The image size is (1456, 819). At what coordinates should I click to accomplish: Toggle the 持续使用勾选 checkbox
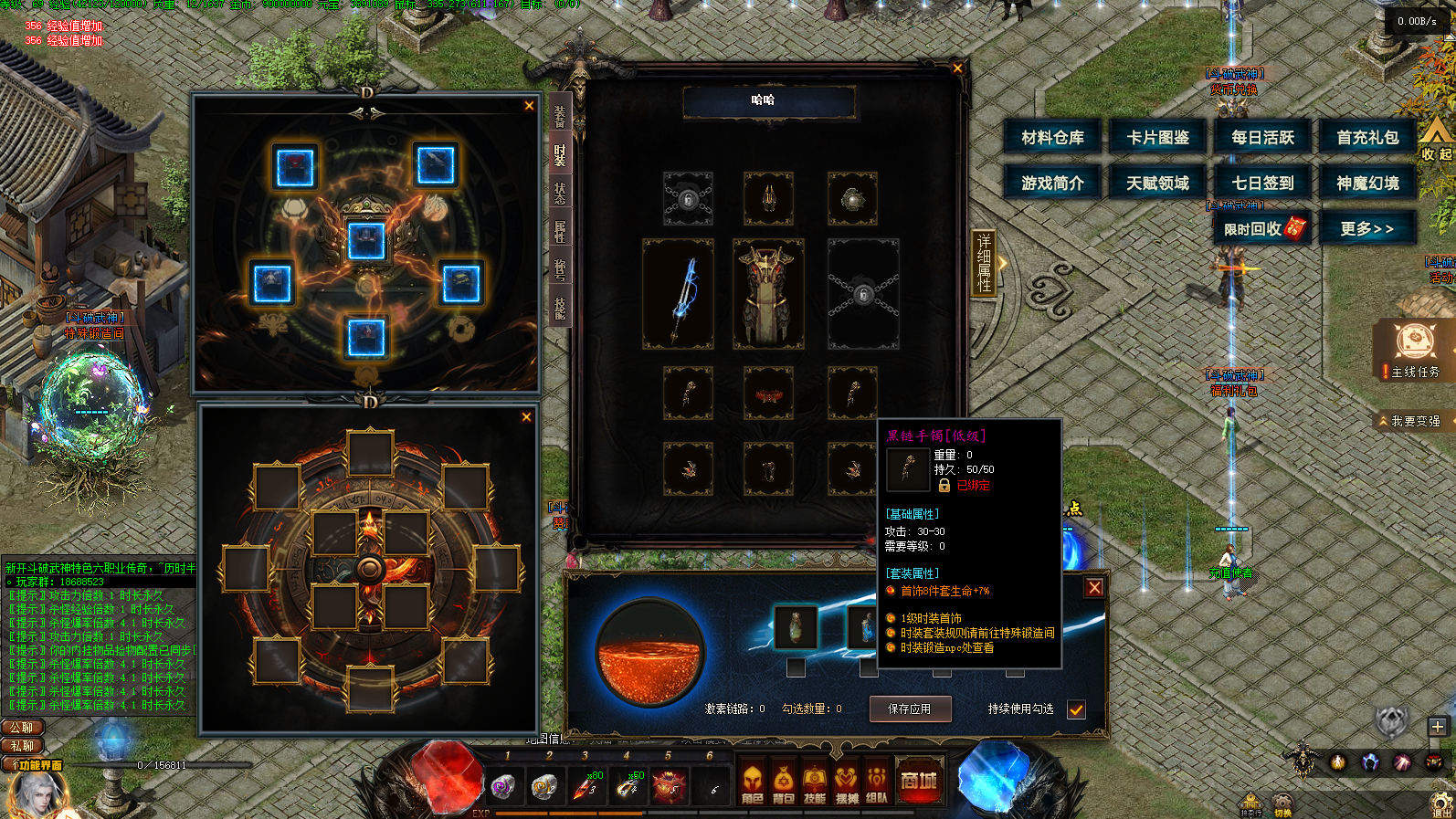1076,709
